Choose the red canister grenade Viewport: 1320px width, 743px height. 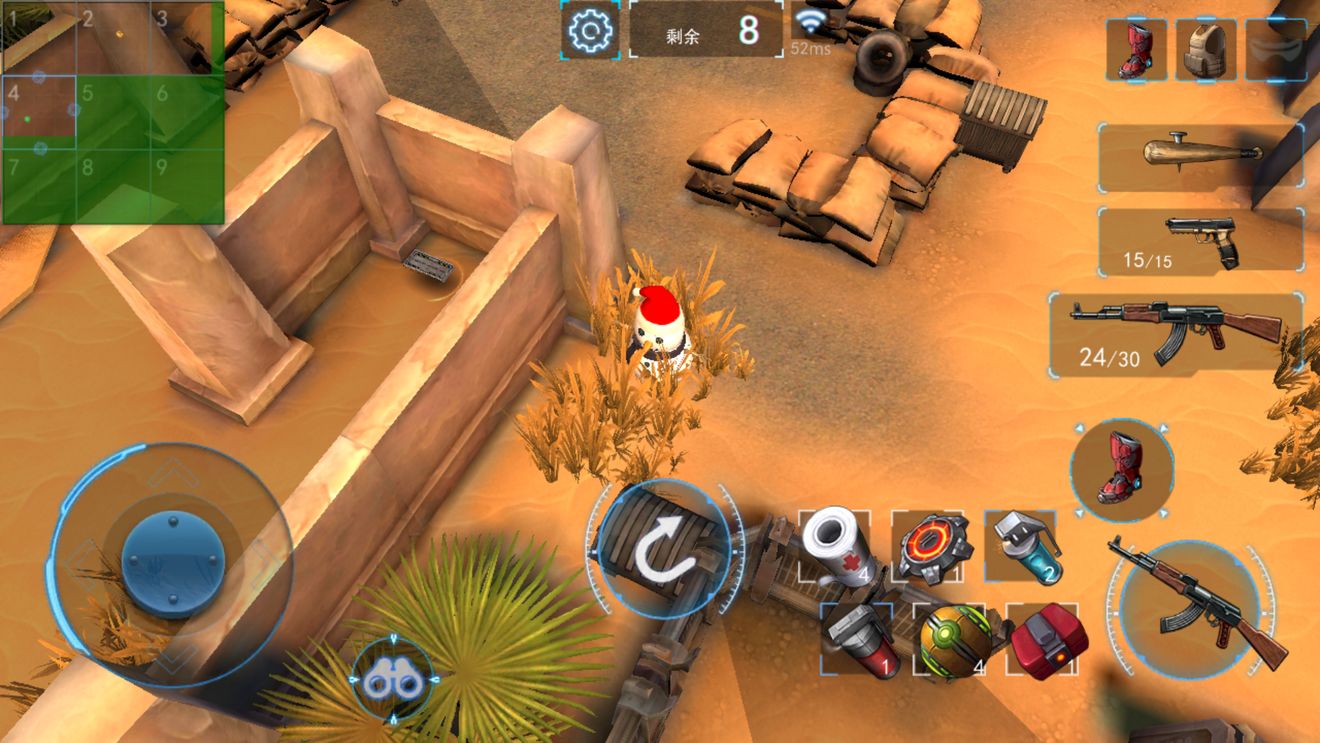click(x=857, y=640)
